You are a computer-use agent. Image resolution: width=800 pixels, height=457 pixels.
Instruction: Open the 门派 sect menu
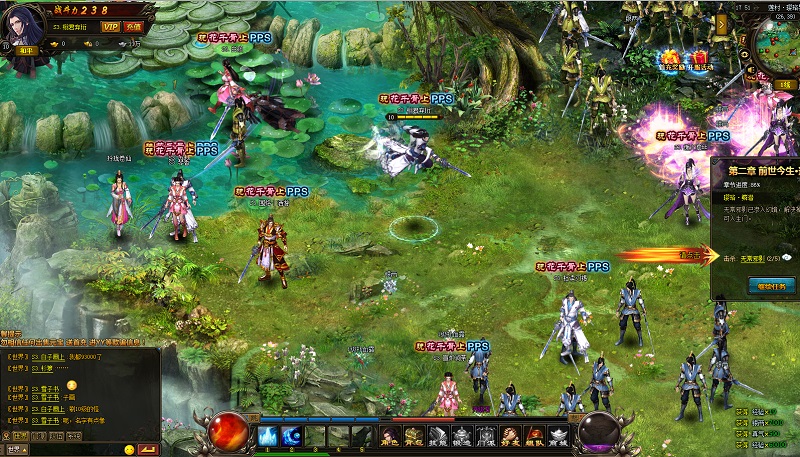pyautogui.click(x=486, y=436)
